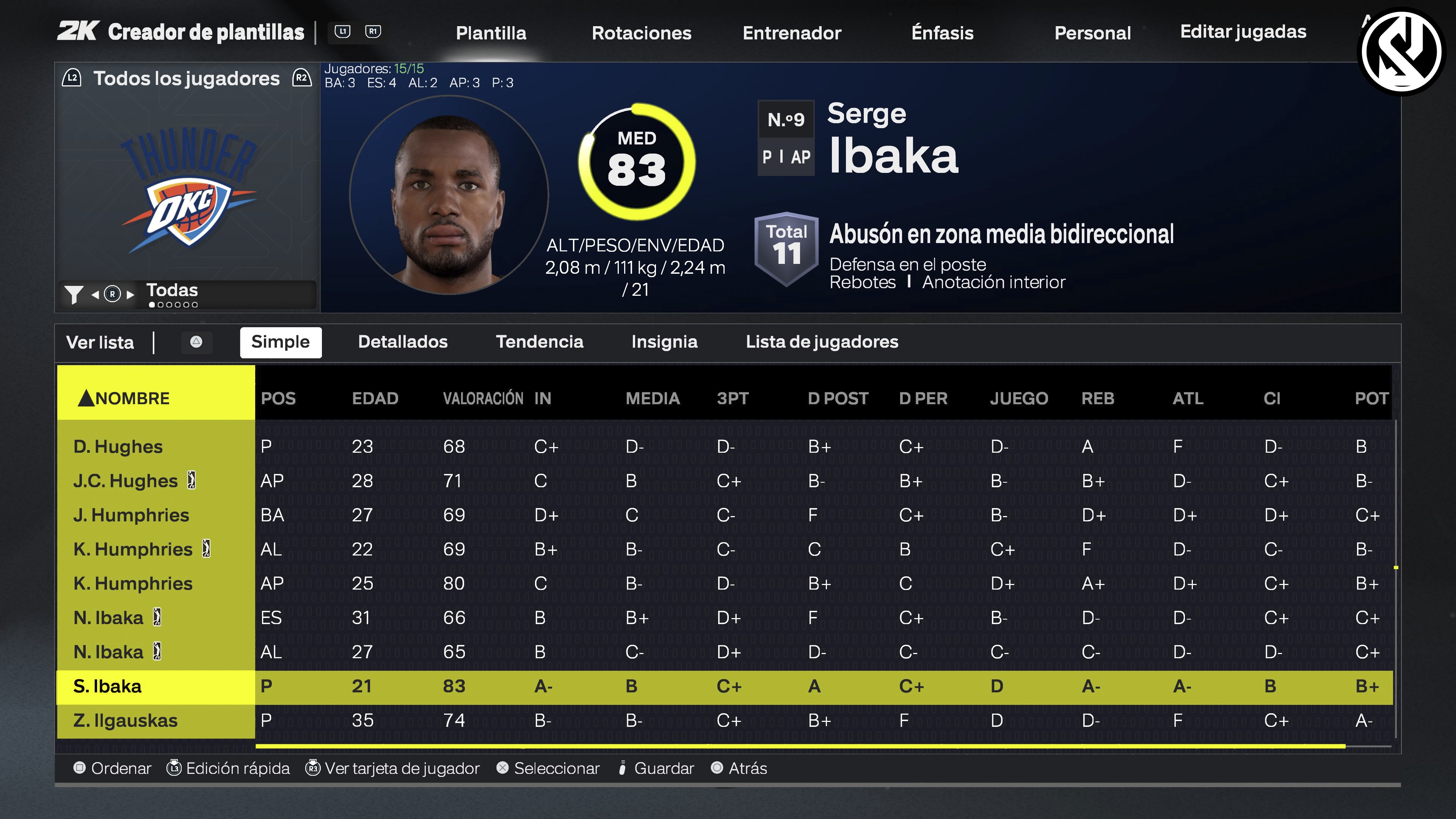
Task: Choose the Editar jugadas tab
Action: [1243, 31]
